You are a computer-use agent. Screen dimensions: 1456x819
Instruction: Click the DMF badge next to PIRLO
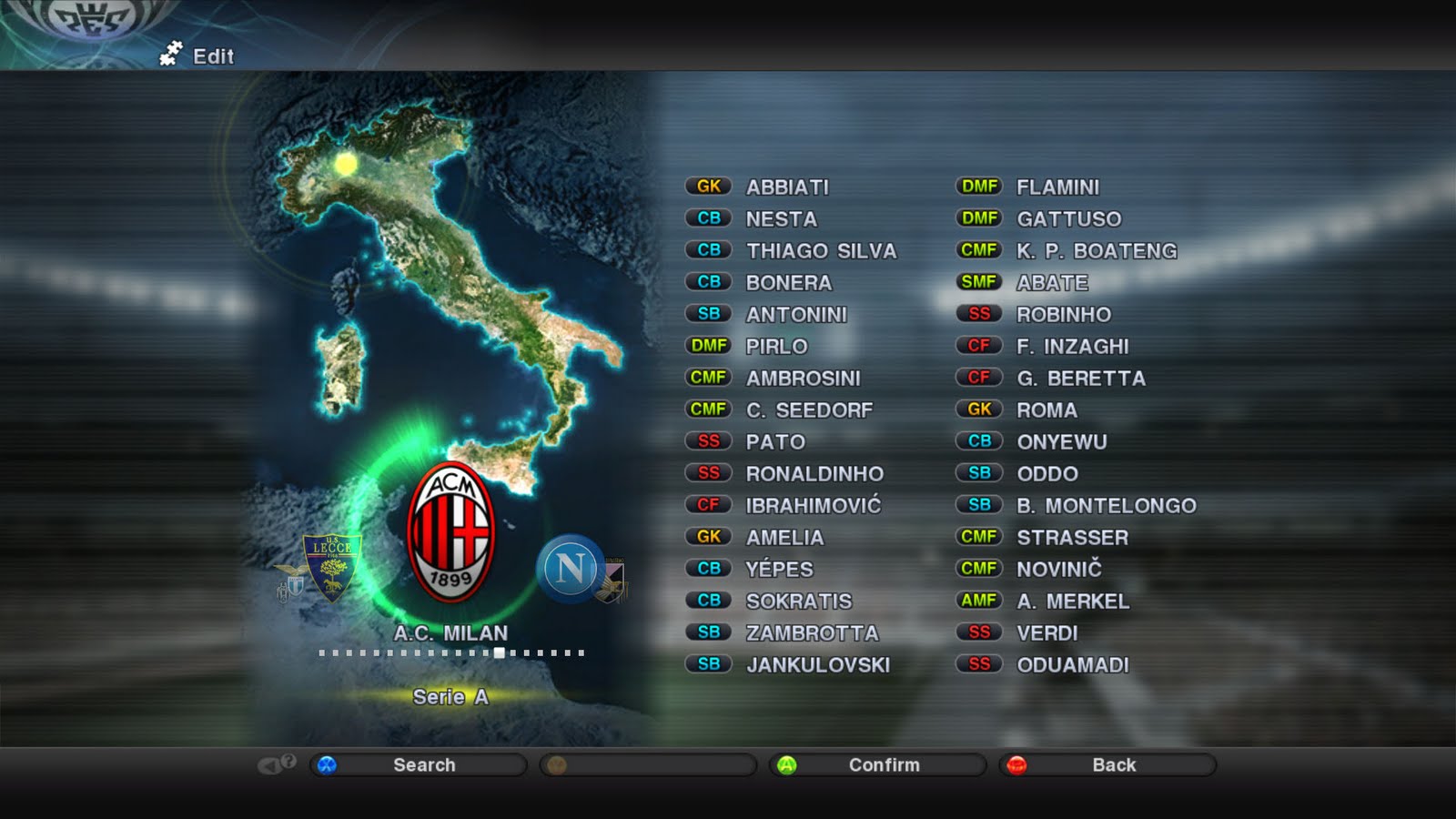click(x=709, y=347)
